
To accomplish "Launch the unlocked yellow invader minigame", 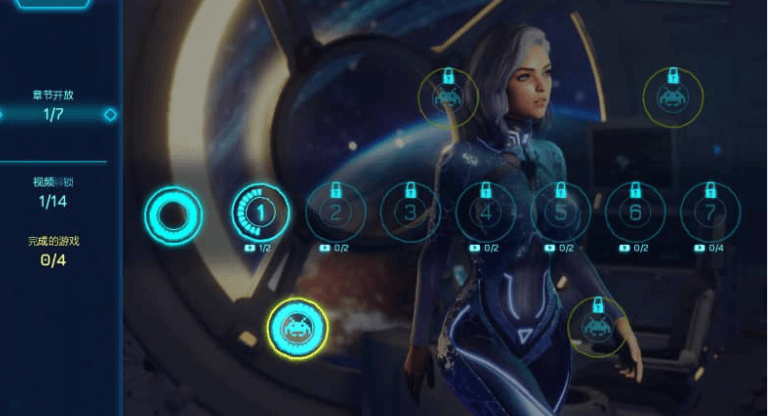I will [297, 327].
